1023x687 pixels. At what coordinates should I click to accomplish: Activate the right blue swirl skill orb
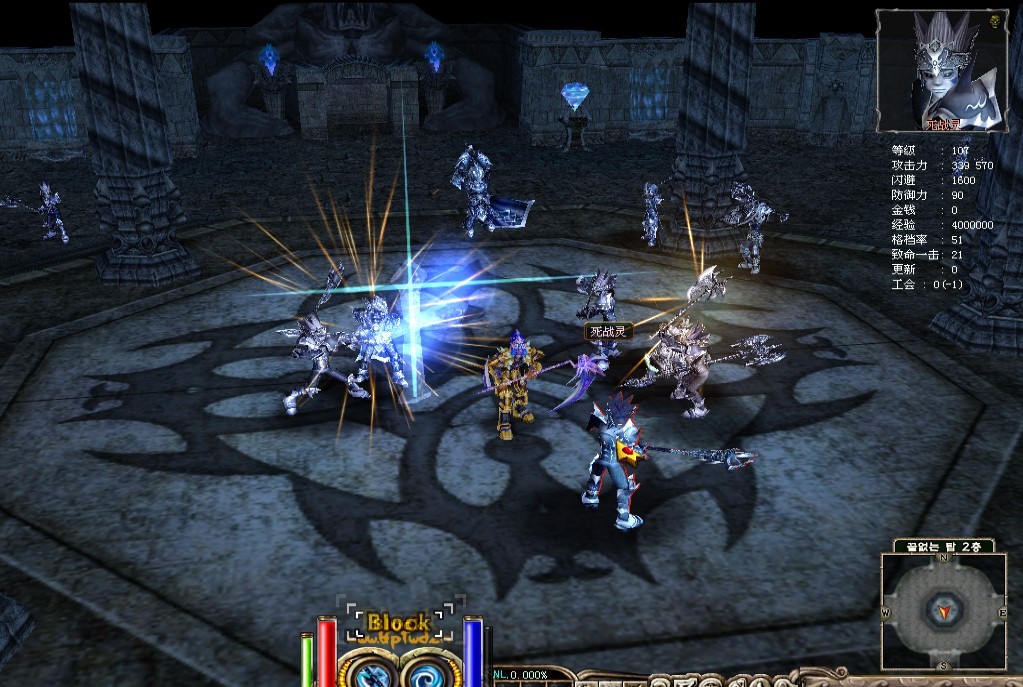point(430,670)
